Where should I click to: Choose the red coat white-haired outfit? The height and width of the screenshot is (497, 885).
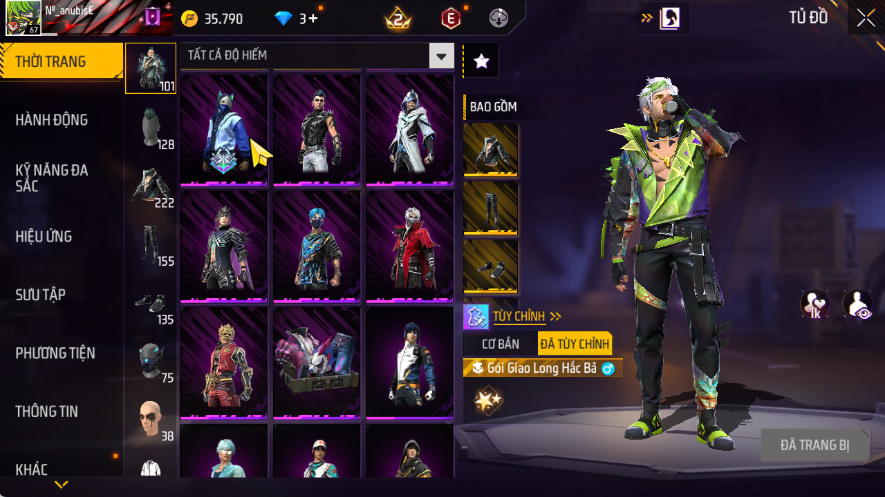pos(410,244)
